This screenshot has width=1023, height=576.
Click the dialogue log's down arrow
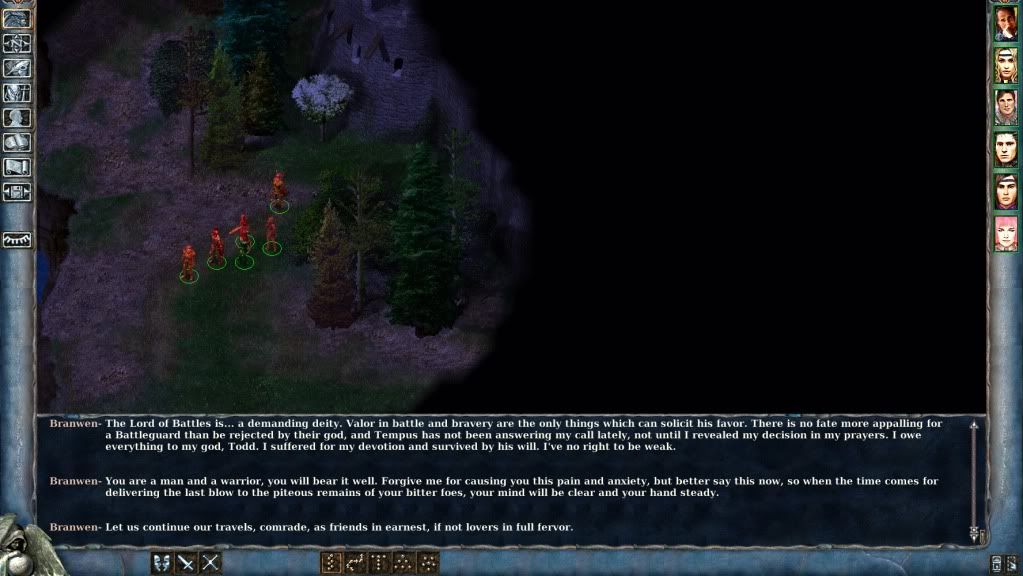tap(974, 535)
